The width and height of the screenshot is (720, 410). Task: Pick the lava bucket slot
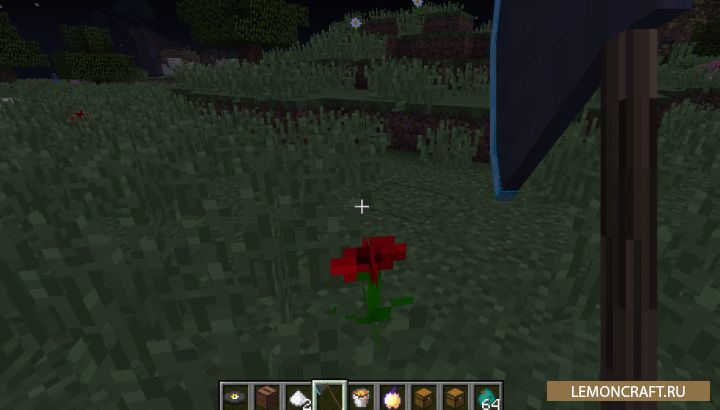[x=361, y=396]
